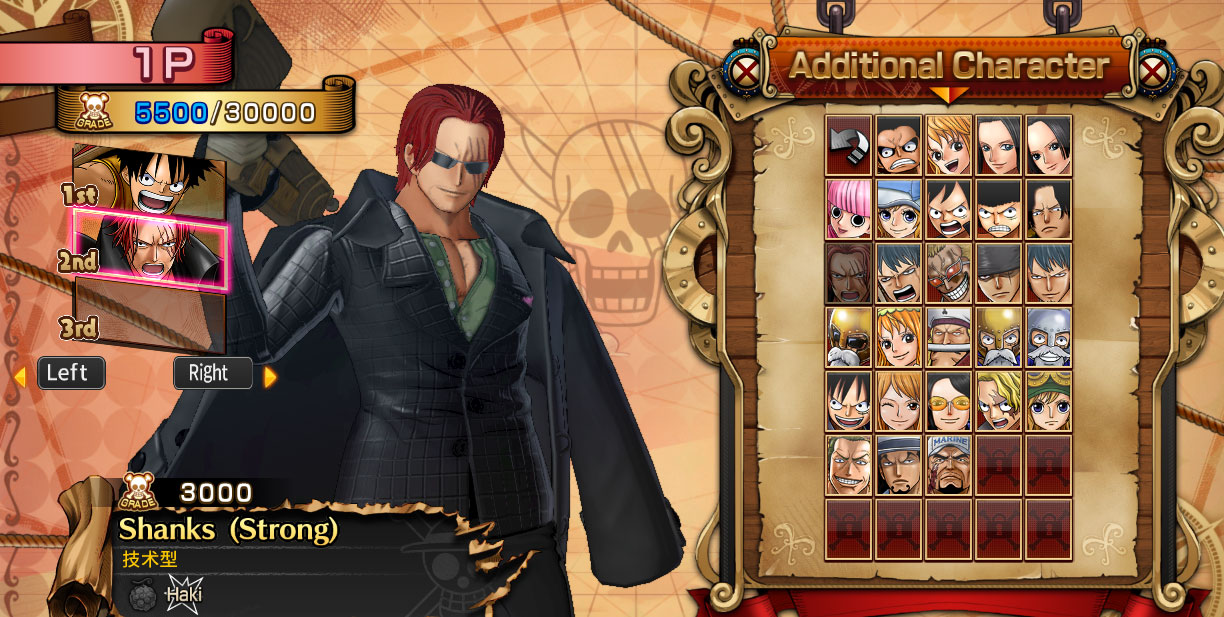Select the 2nd team slot with Shanks
The image size is (1224, 617).
(148, 250)
